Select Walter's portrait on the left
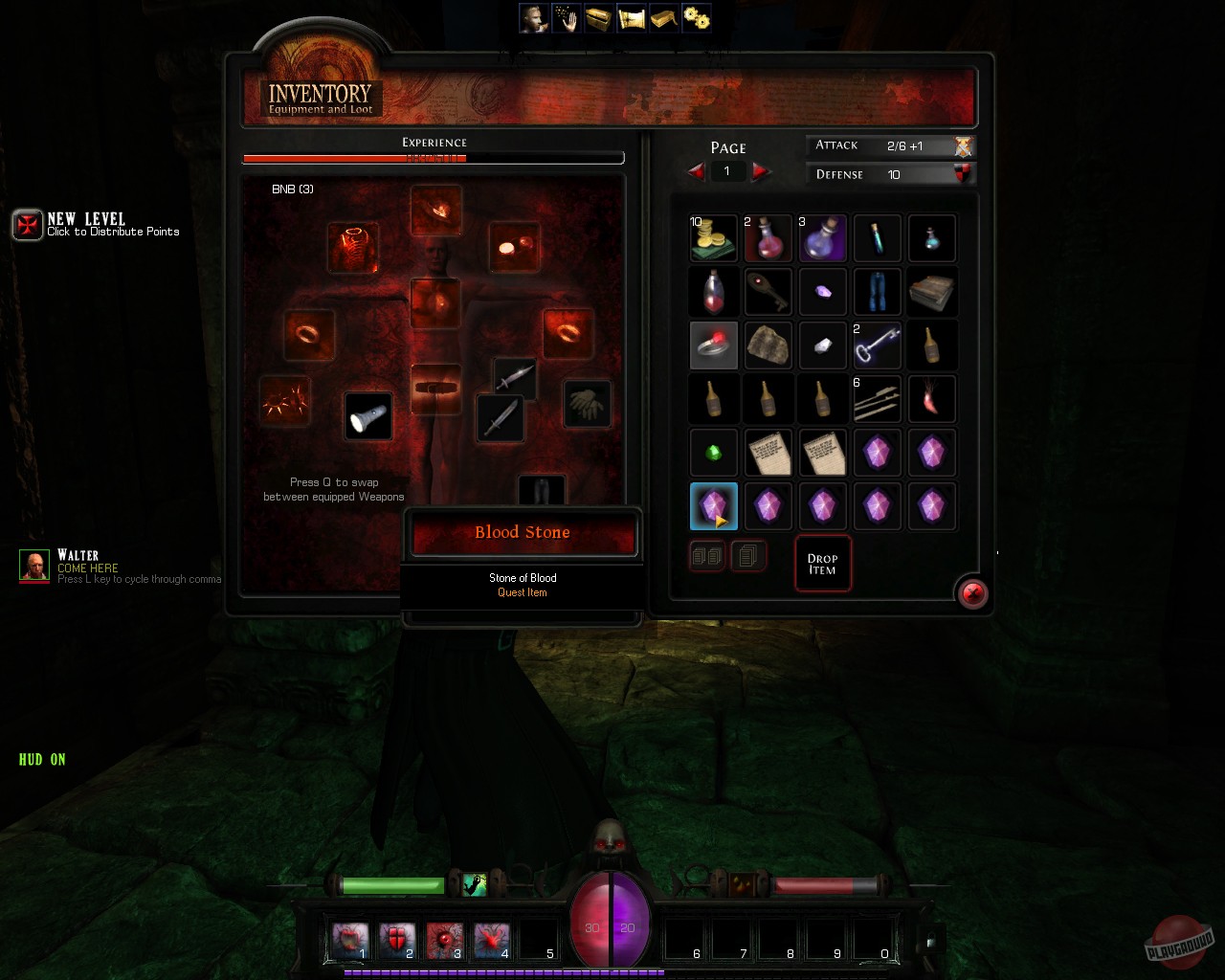 (x=34, y=566)
